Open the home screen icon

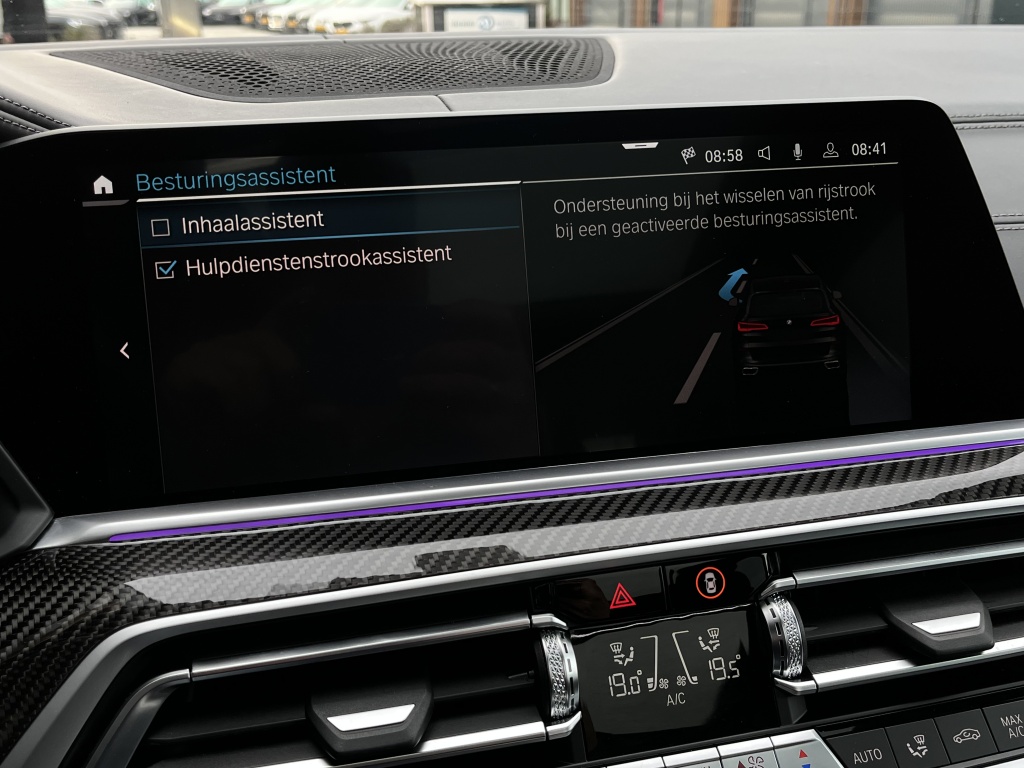point(103,185)
